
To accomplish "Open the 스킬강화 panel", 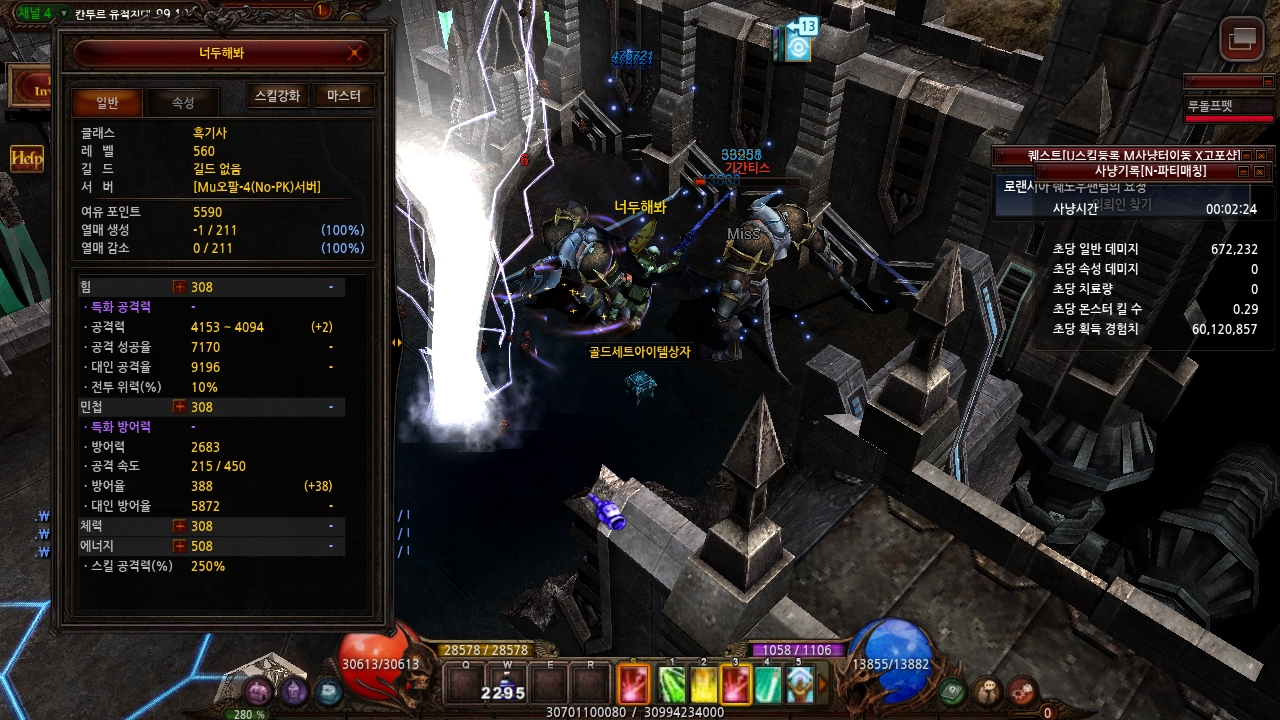I will click(x=277, y=96).
